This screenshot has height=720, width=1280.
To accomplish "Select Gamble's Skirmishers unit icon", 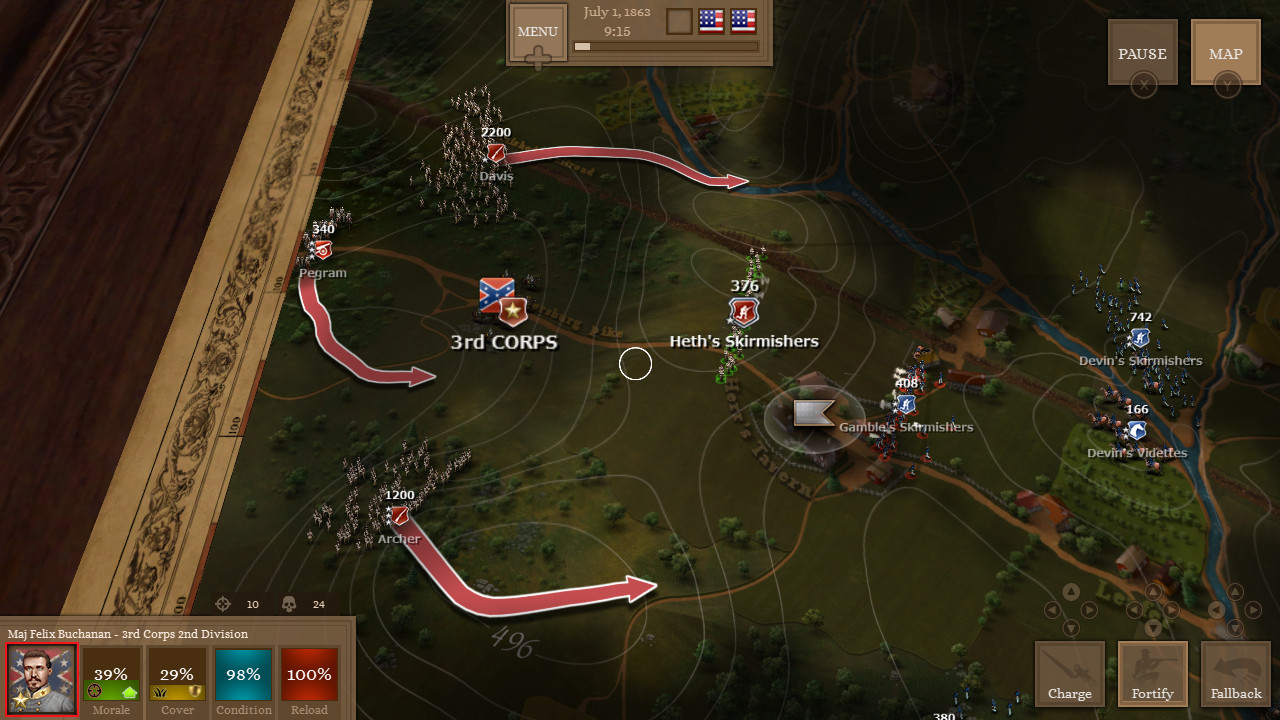I will (905, 404).
